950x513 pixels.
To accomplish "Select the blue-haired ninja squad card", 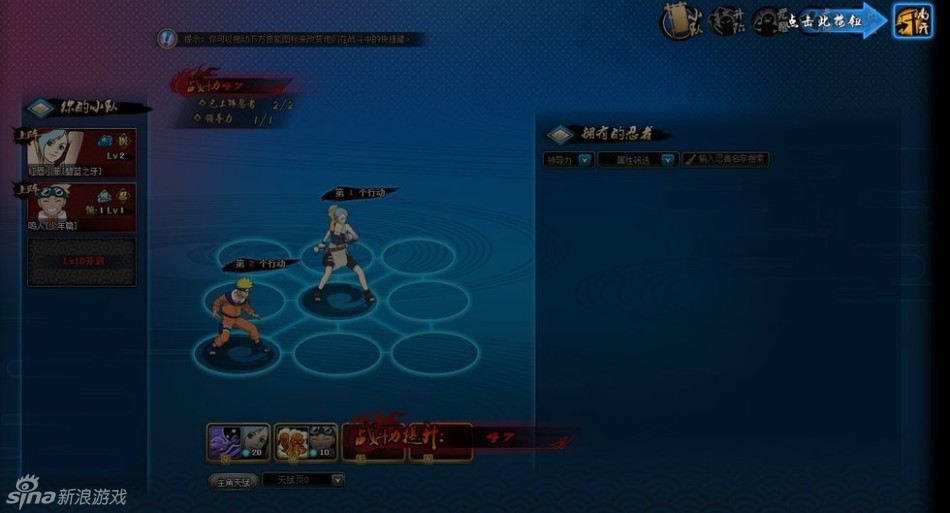I will point(82,152).
